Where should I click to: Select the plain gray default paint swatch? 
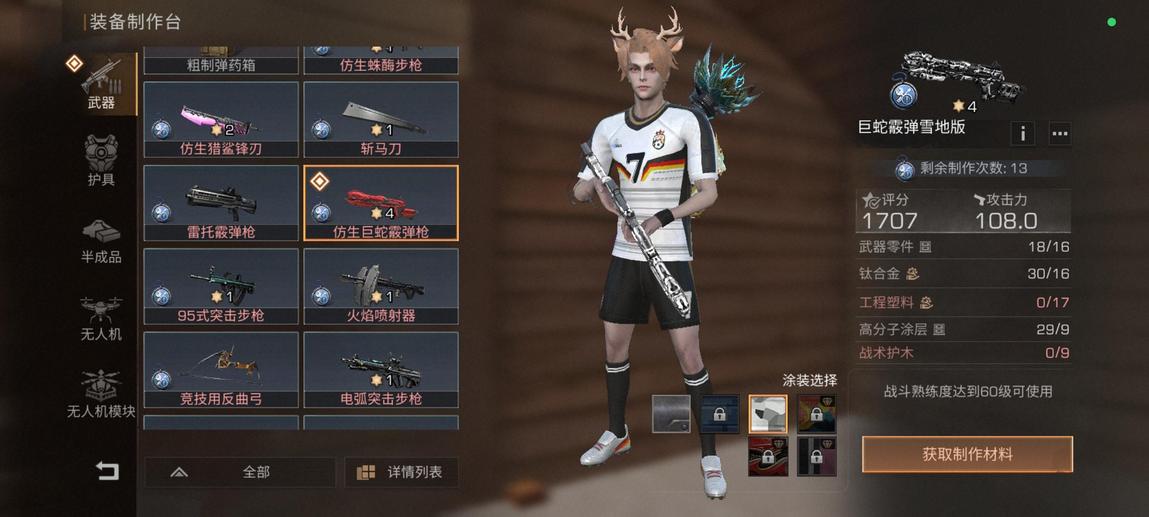point(670,414)
